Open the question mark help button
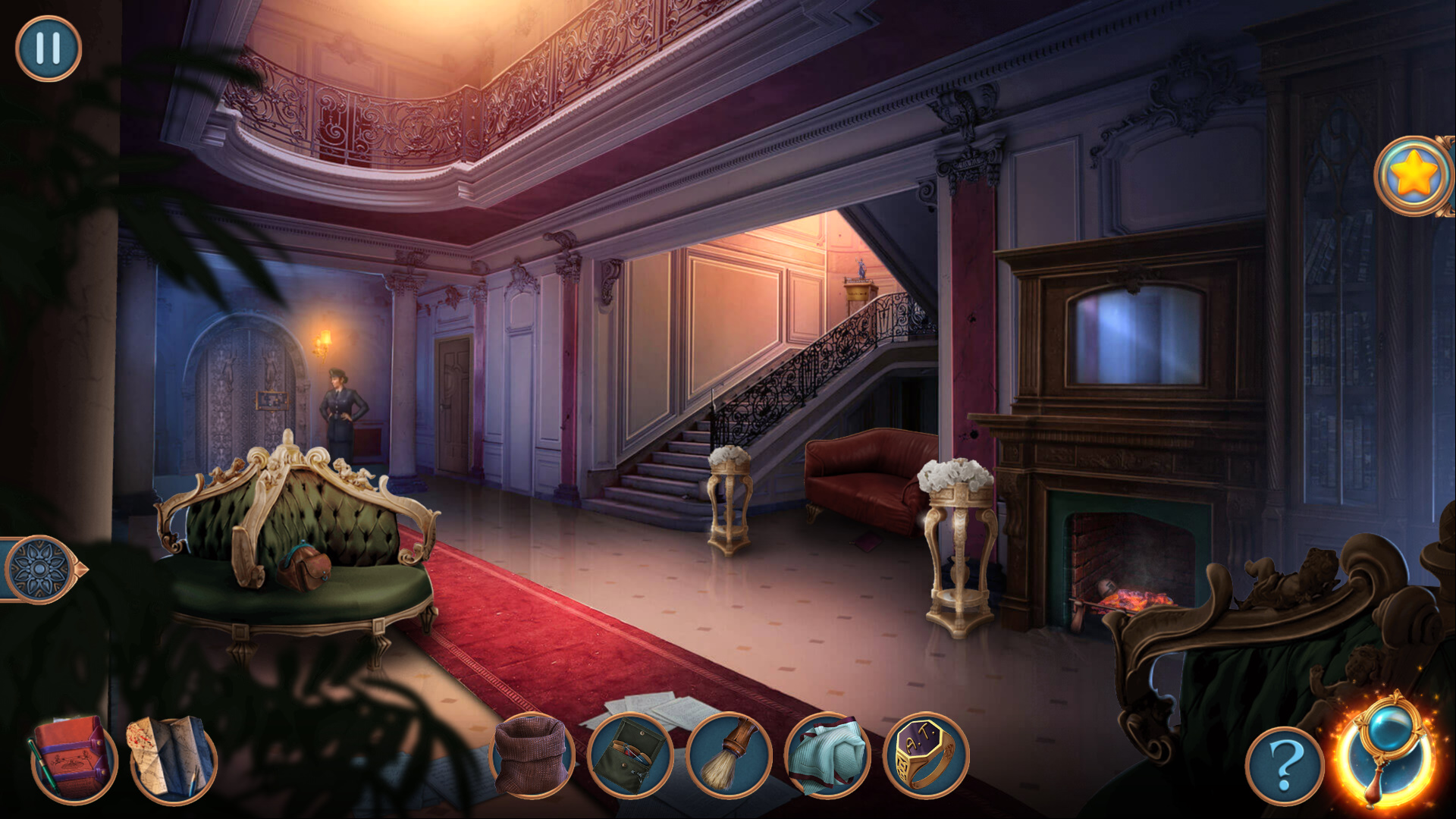 (x=1285, y=766)
